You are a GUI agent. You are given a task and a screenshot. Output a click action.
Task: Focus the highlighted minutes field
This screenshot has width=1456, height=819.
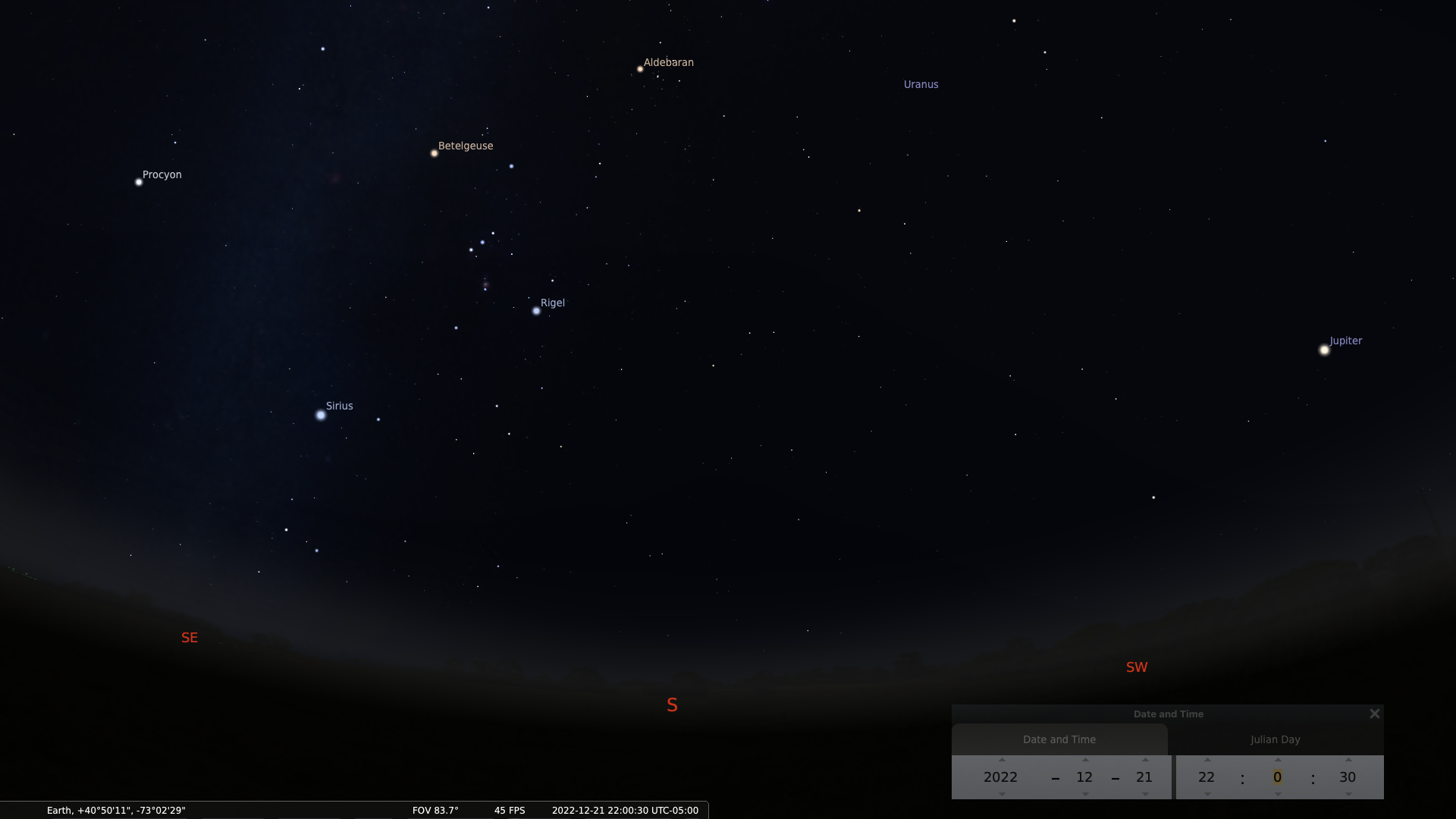point(1277,777)
